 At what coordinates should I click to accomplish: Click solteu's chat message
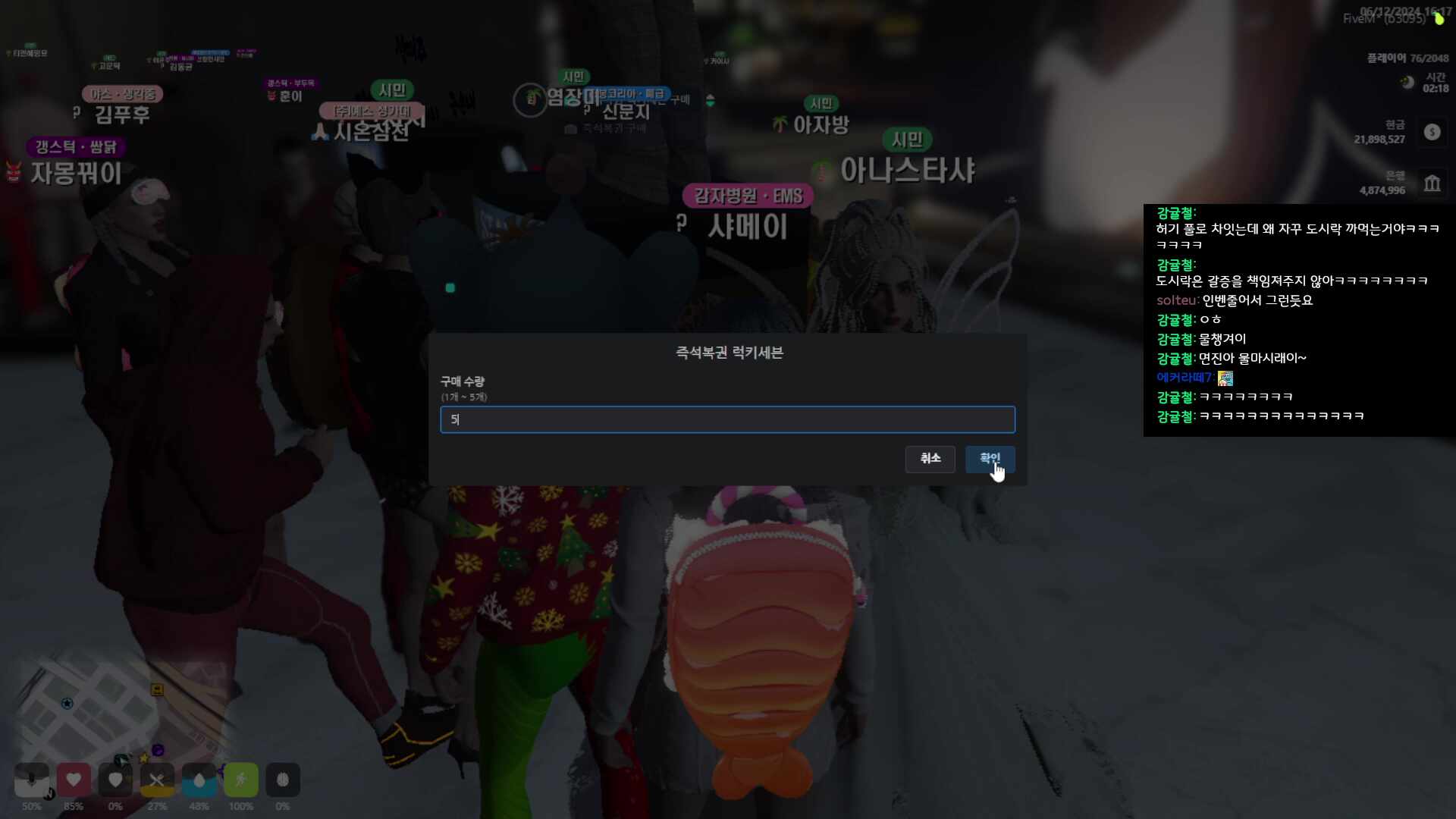(x=1236, y=300)
